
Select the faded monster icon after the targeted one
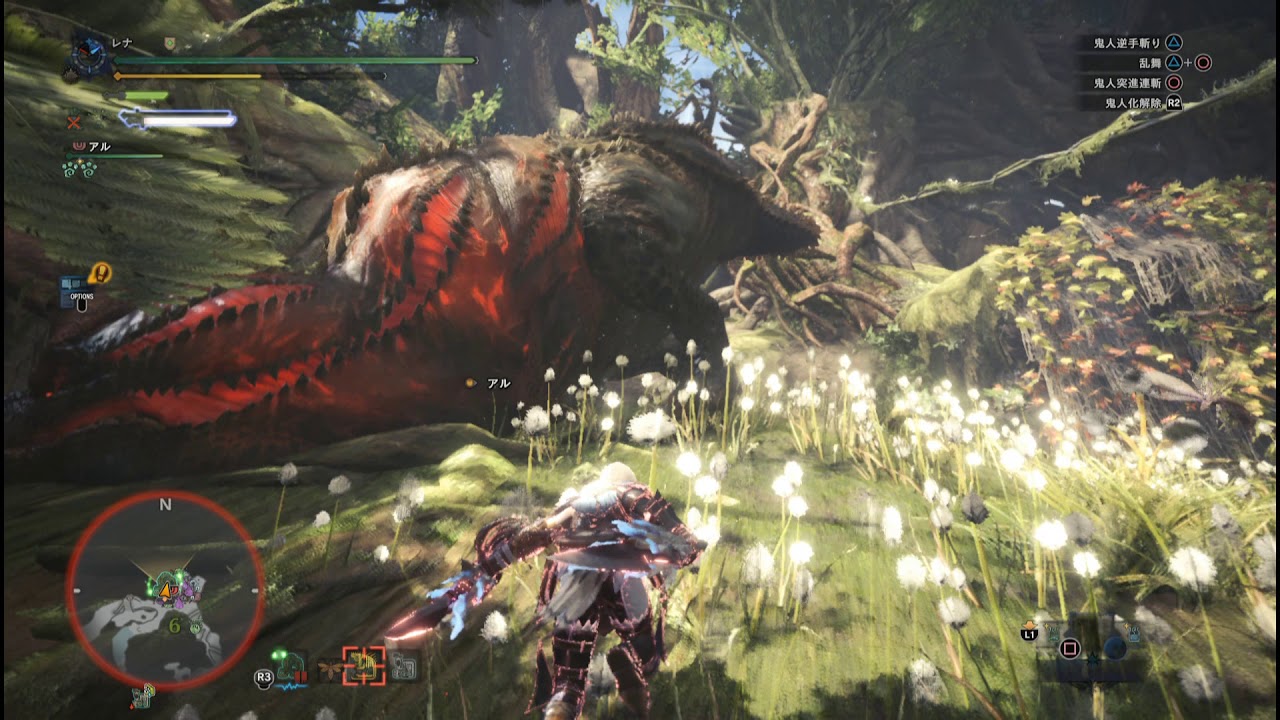pyautogui.click(x=404, y=666)
